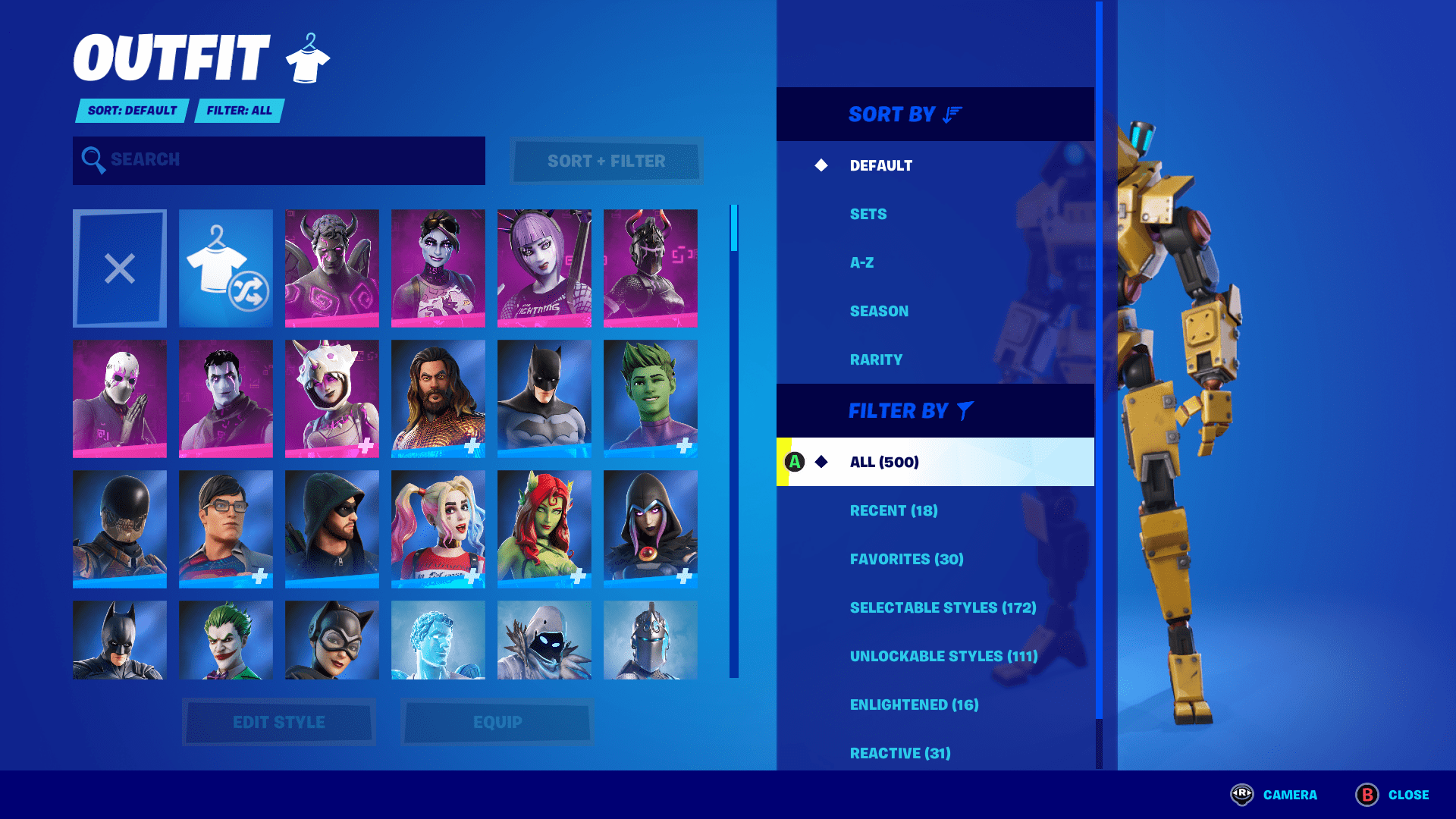Click the hanger shirt icon next to OUTFIT
Viewport: 1456px width, 819px height.
coord(306,57)
